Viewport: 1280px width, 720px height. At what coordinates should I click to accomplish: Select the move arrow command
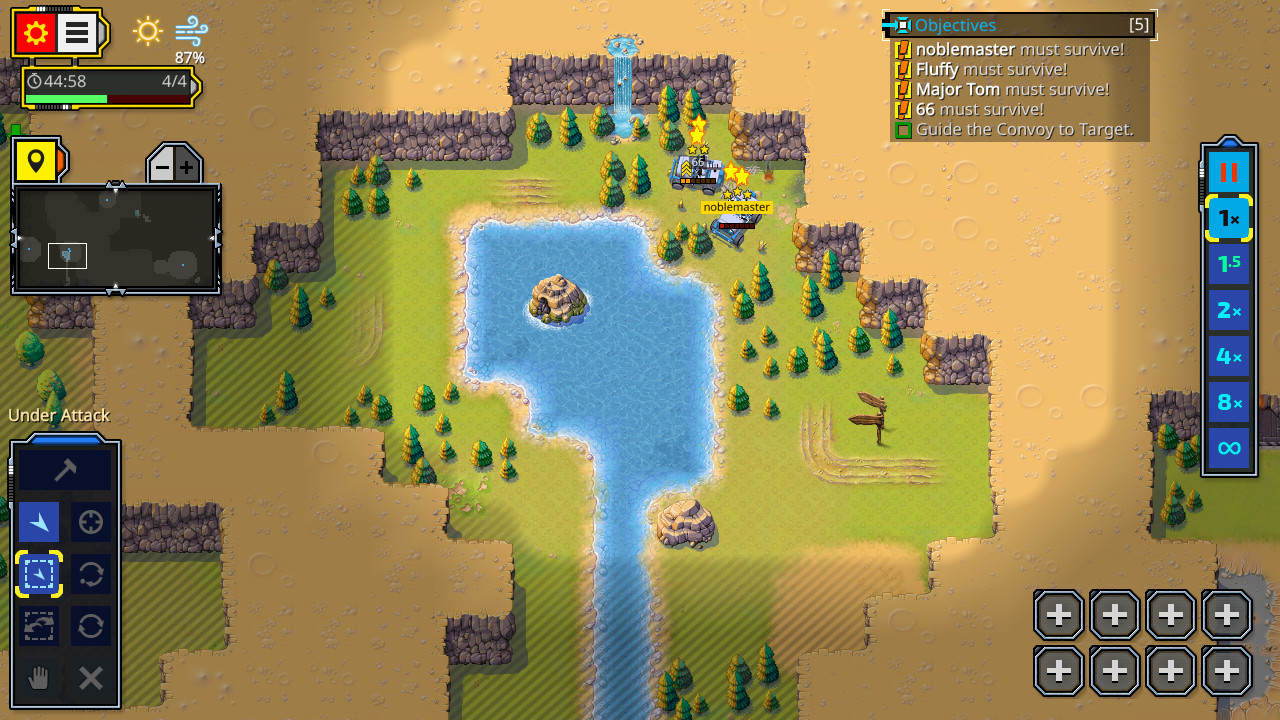pos(38,521)
